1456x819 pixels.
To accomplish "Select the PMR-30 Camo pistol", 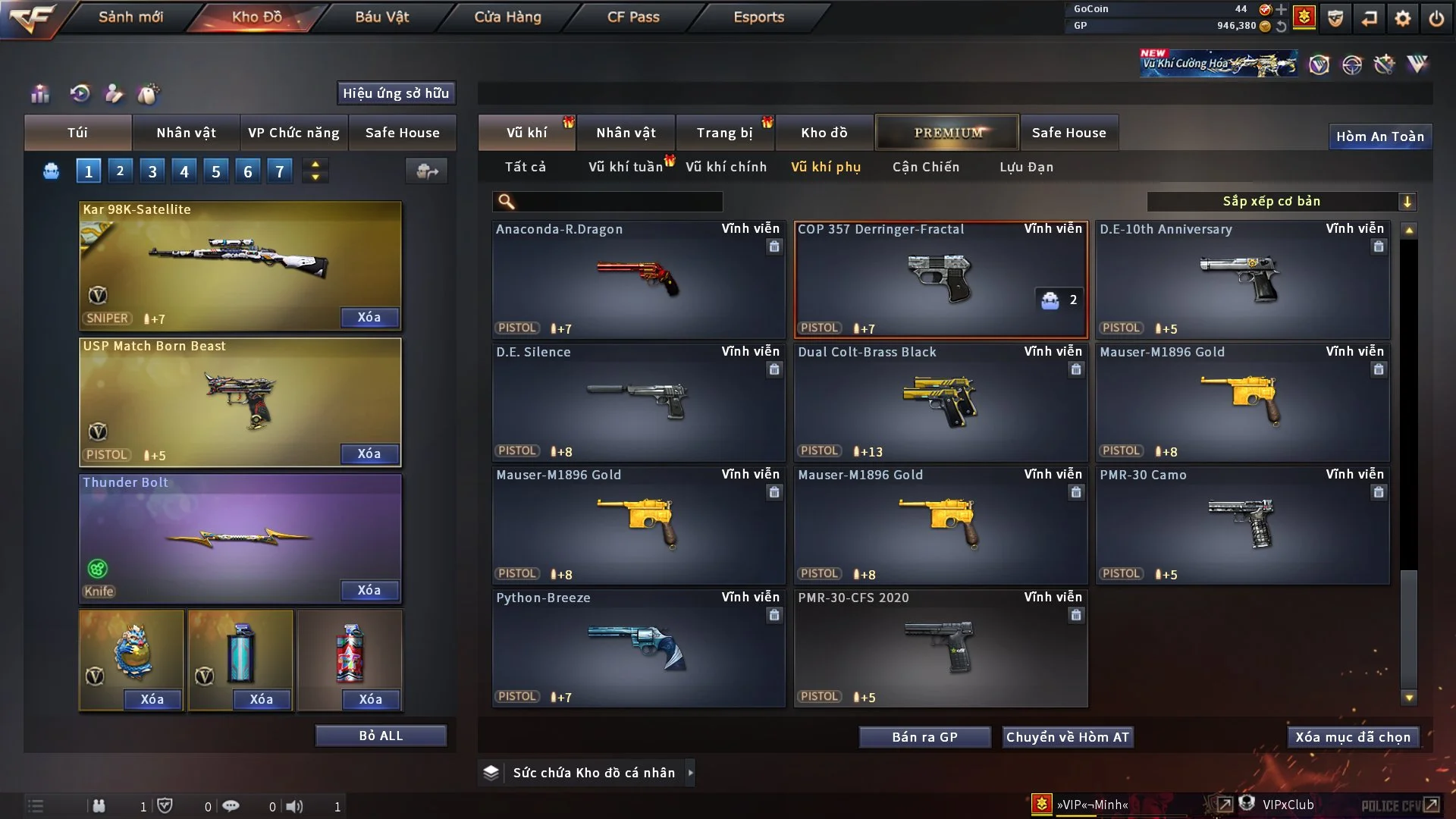I will click(x=1242, y=525).
